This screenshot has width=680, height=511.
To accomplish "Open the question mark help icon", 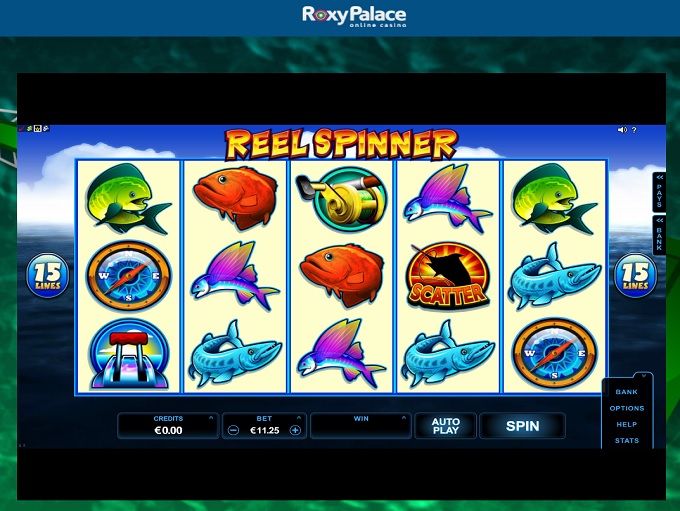I will pyautogui.click(x=634, y=130).
